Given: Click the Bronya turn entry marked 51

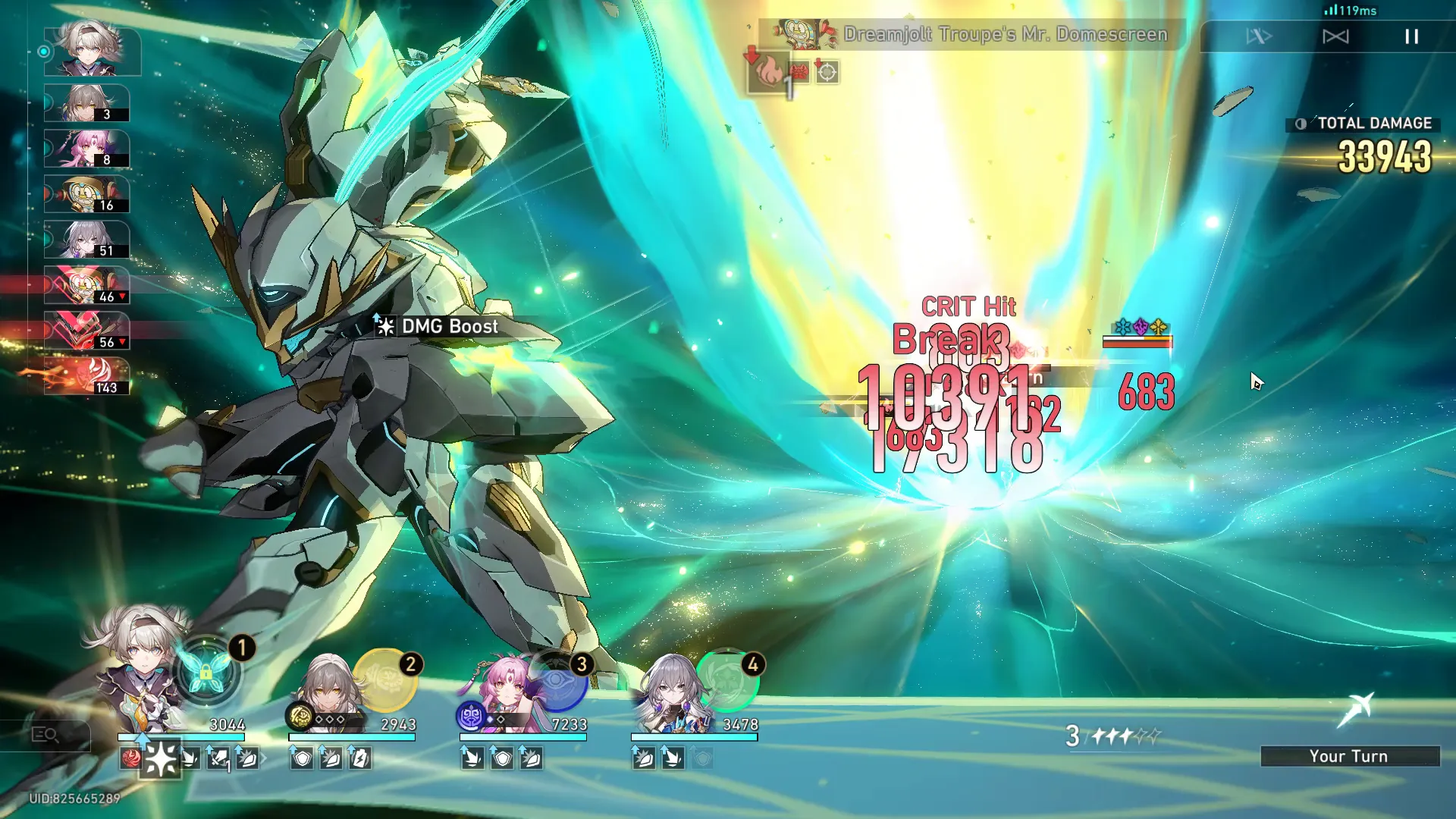Looking at the screenshot, I should pos(86,240).
